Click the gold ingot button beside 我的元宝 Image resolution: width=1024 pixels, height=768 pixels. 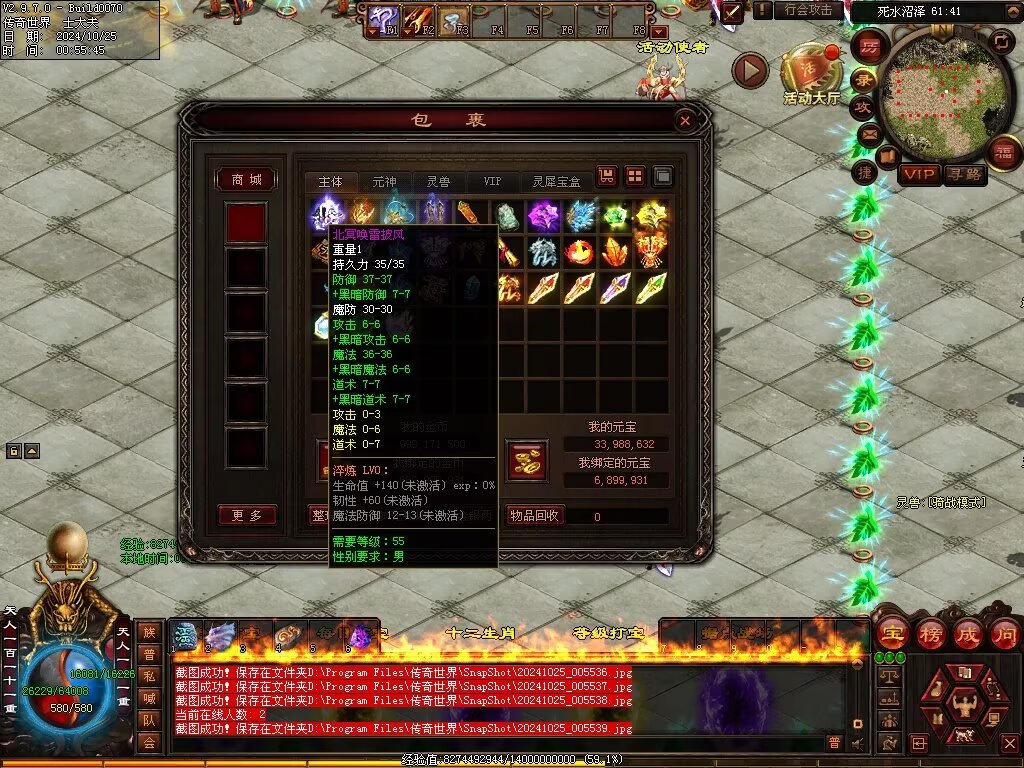(x=527, y=460)
